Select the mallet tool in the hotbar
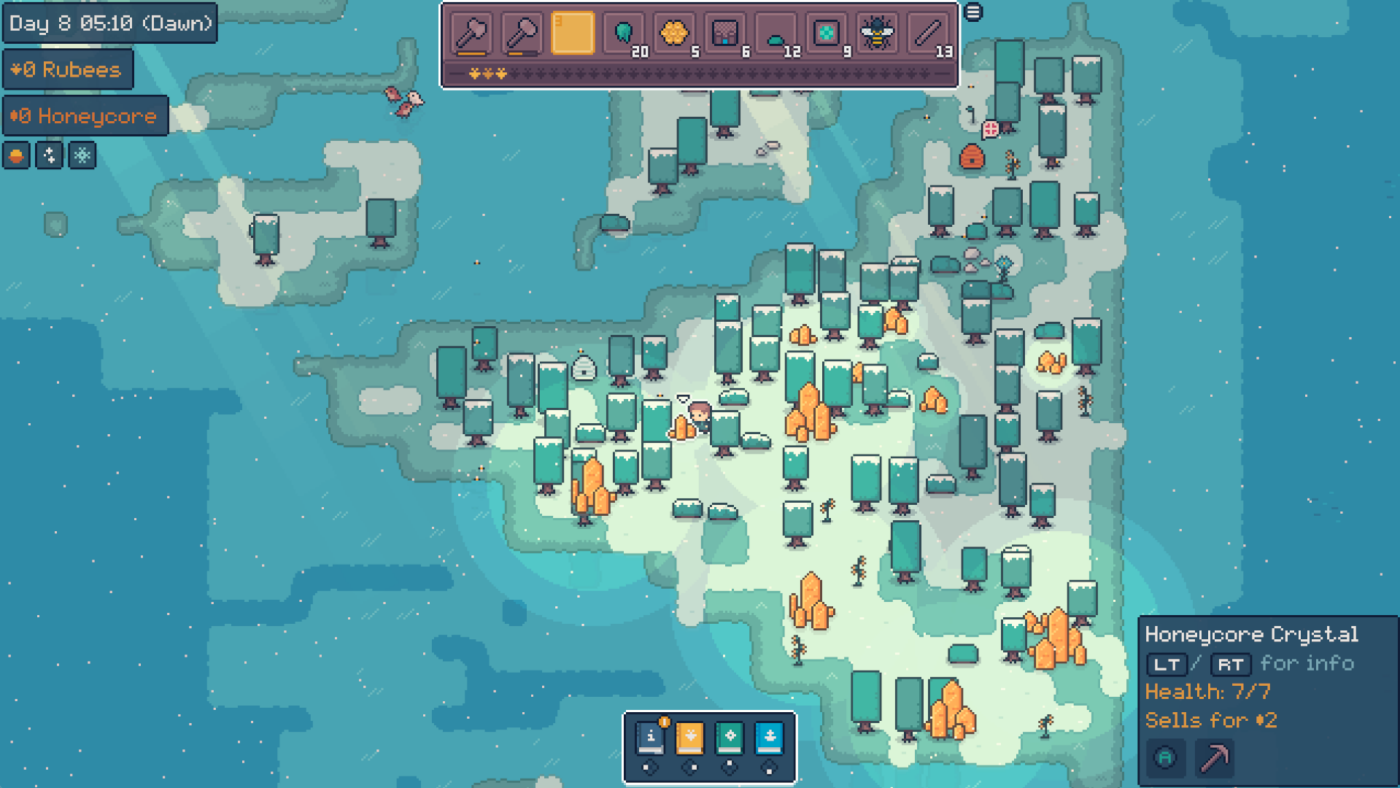The image size is (1400, 788). [x=521, y=32]
